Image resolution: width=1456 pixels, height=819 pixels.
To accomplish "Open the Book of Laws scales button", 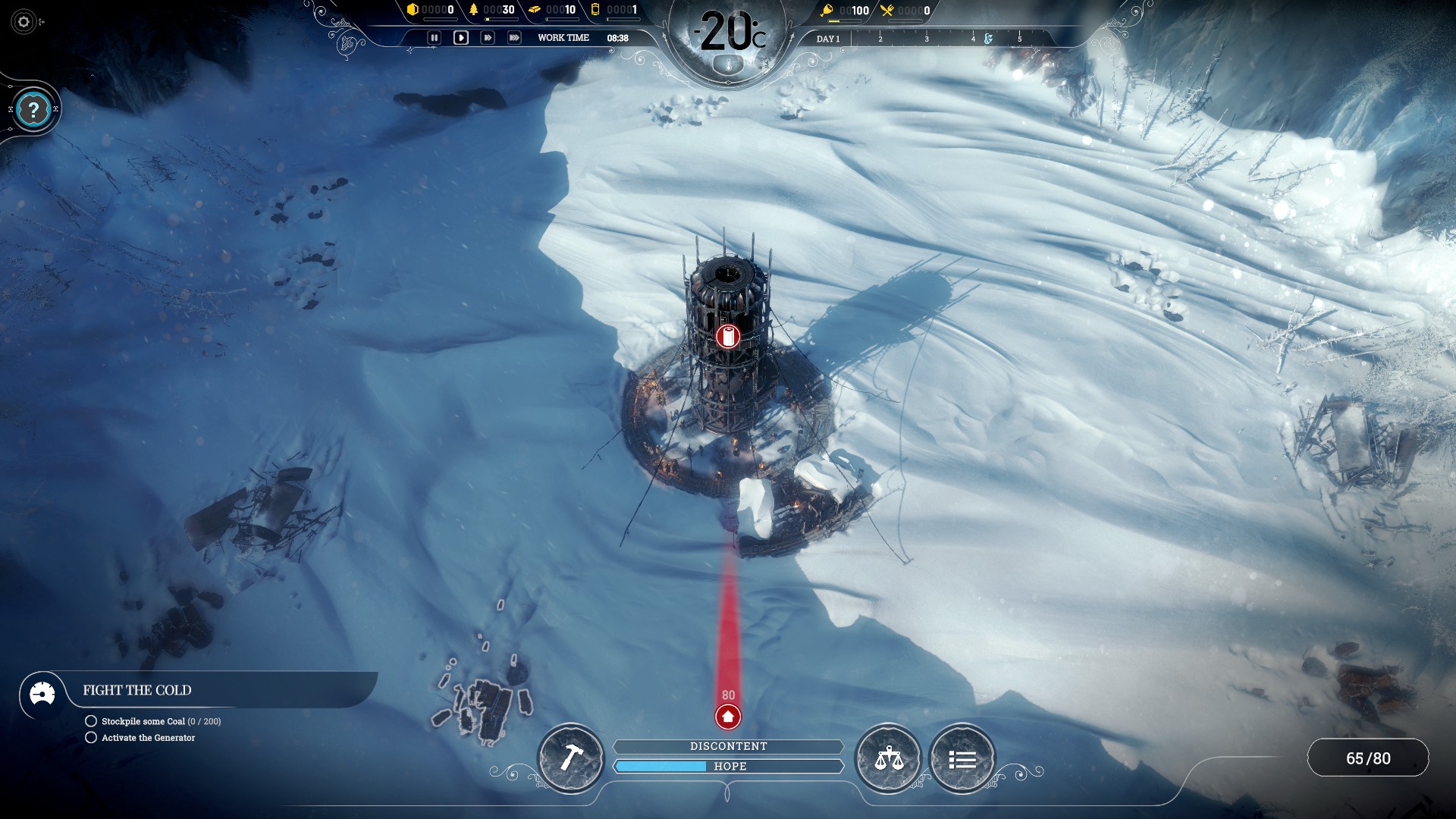I will coord(888,758).
